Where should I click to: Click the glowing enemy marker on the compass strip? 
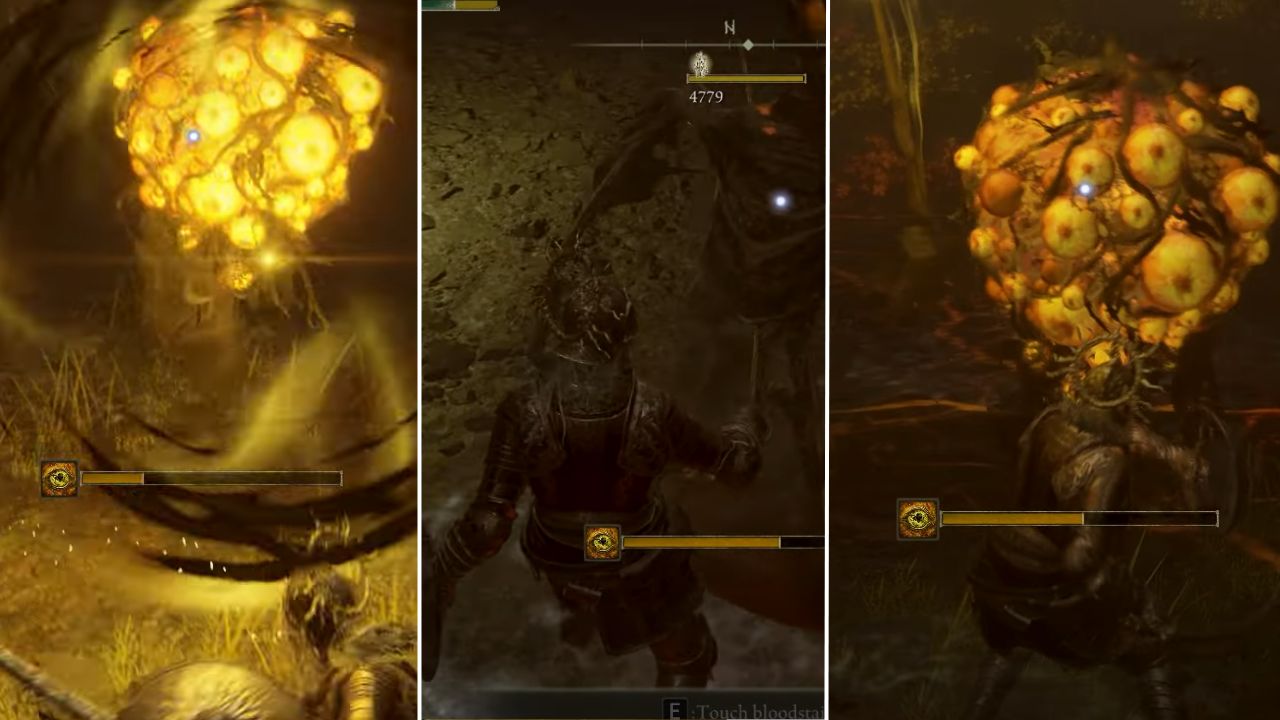click(700, 64)
